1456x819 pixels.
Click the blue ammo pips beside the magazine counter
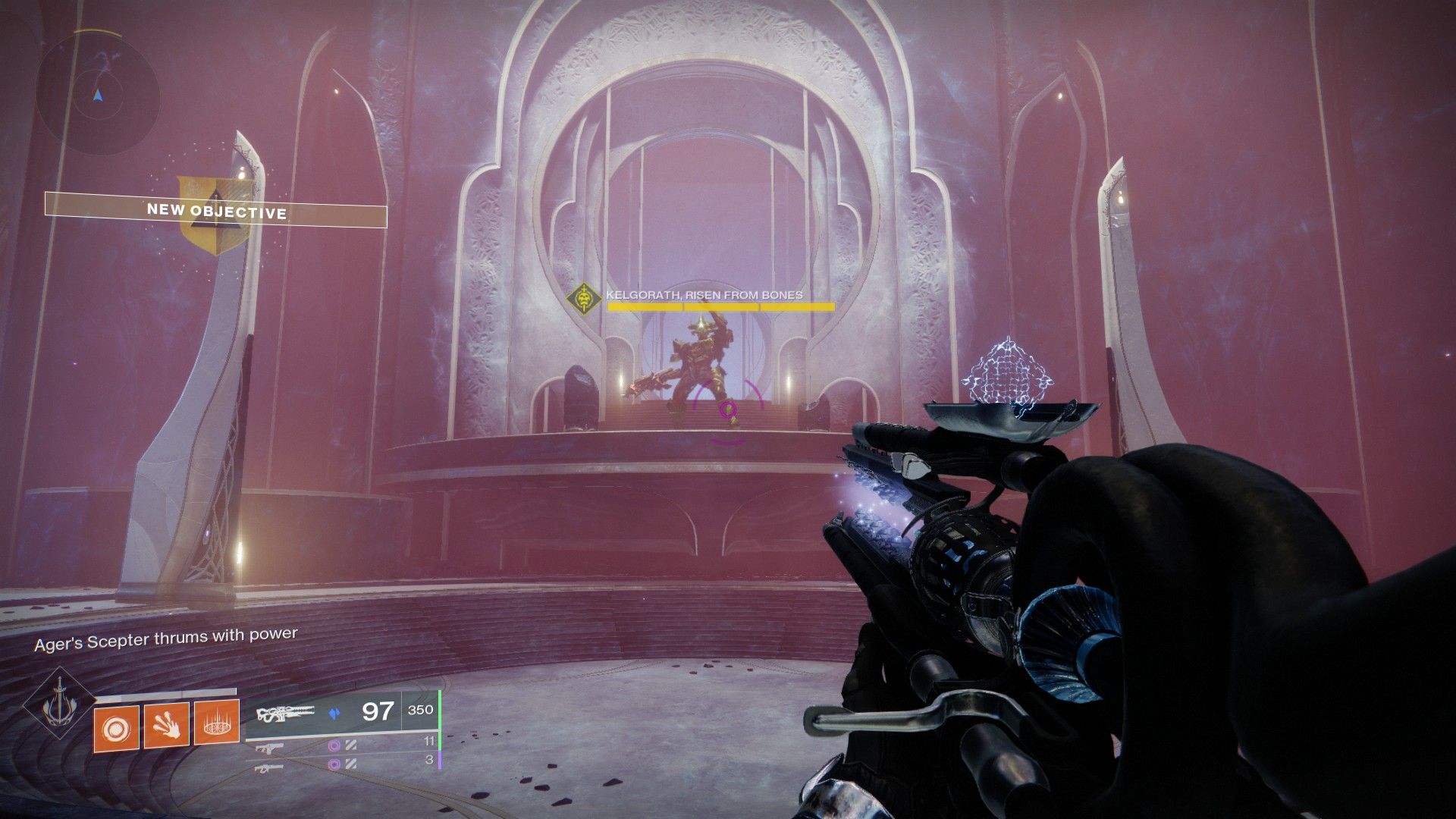click(334, 712)
